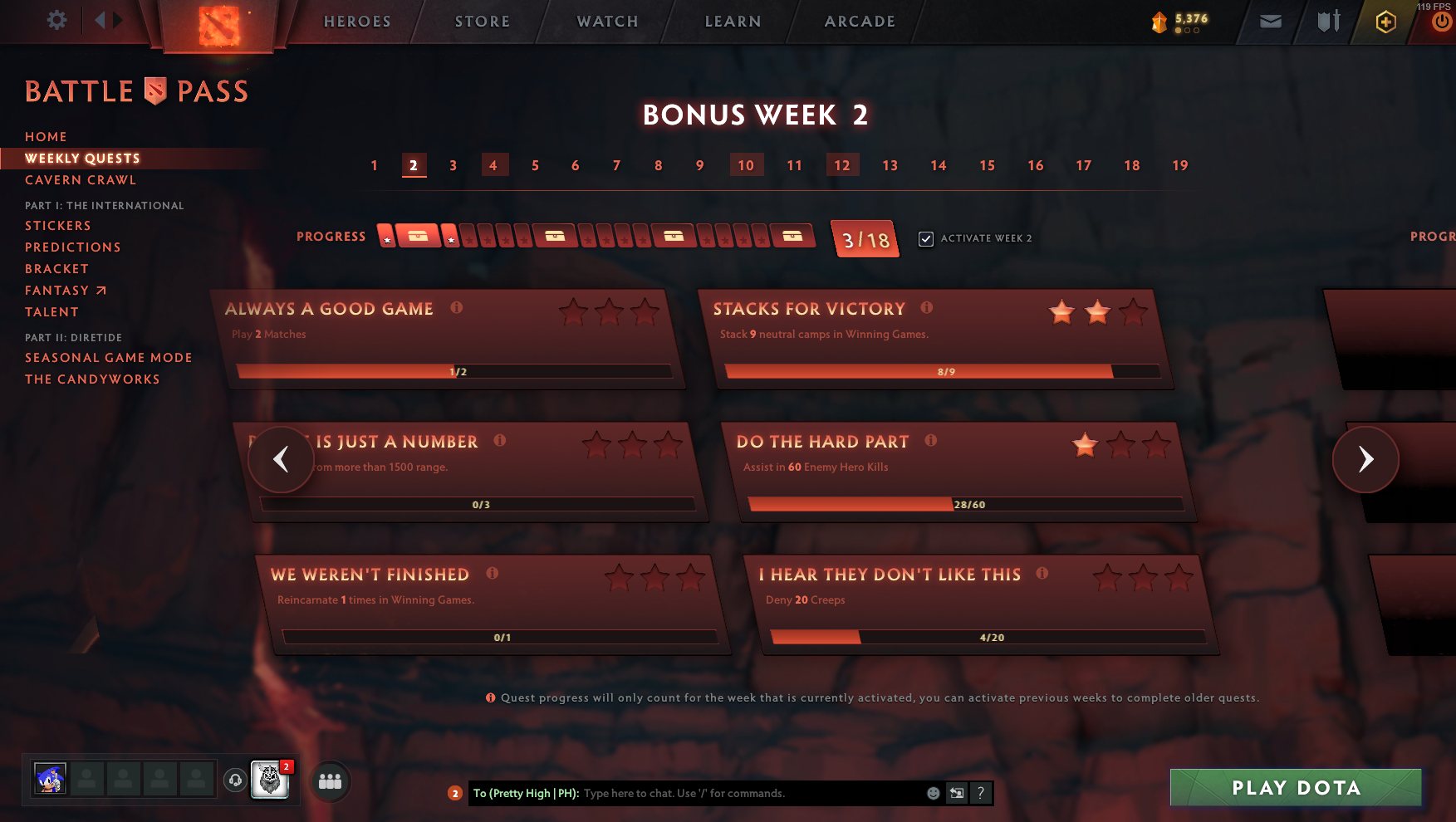Click the right arrow to view more quests

coord(1365,459)
